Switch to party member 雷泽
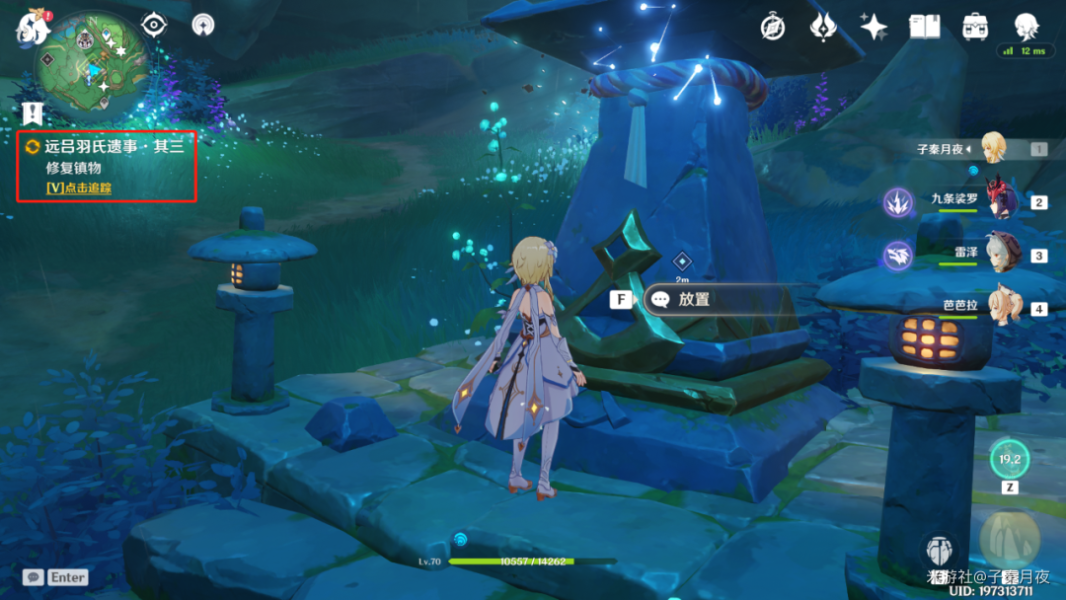Viewport: 1066px width, 600px height. pyautogui.click(x=1002, y=254)
